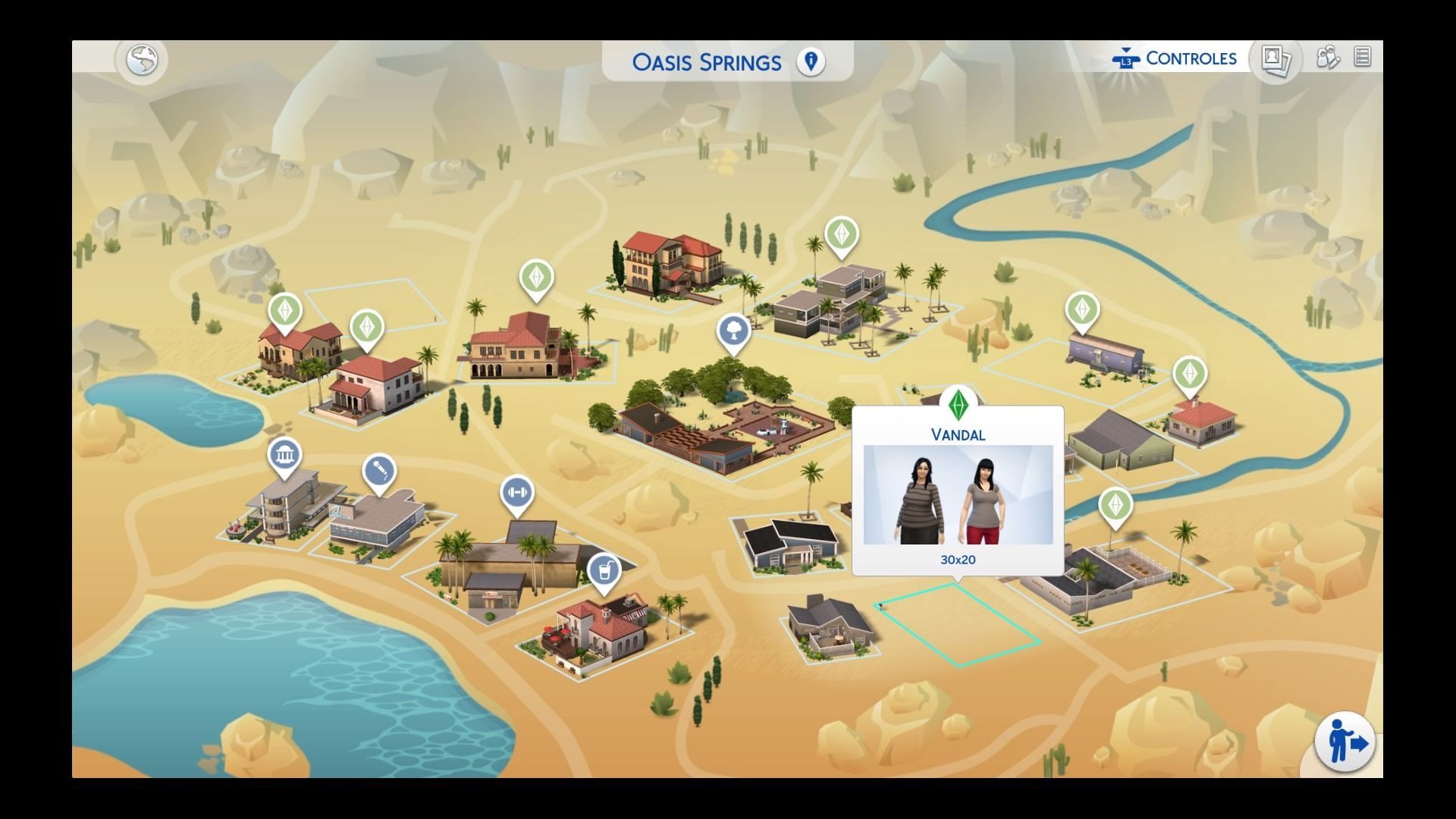
Task: Select the microphone lounge lot marker
Action: [379, 472]
